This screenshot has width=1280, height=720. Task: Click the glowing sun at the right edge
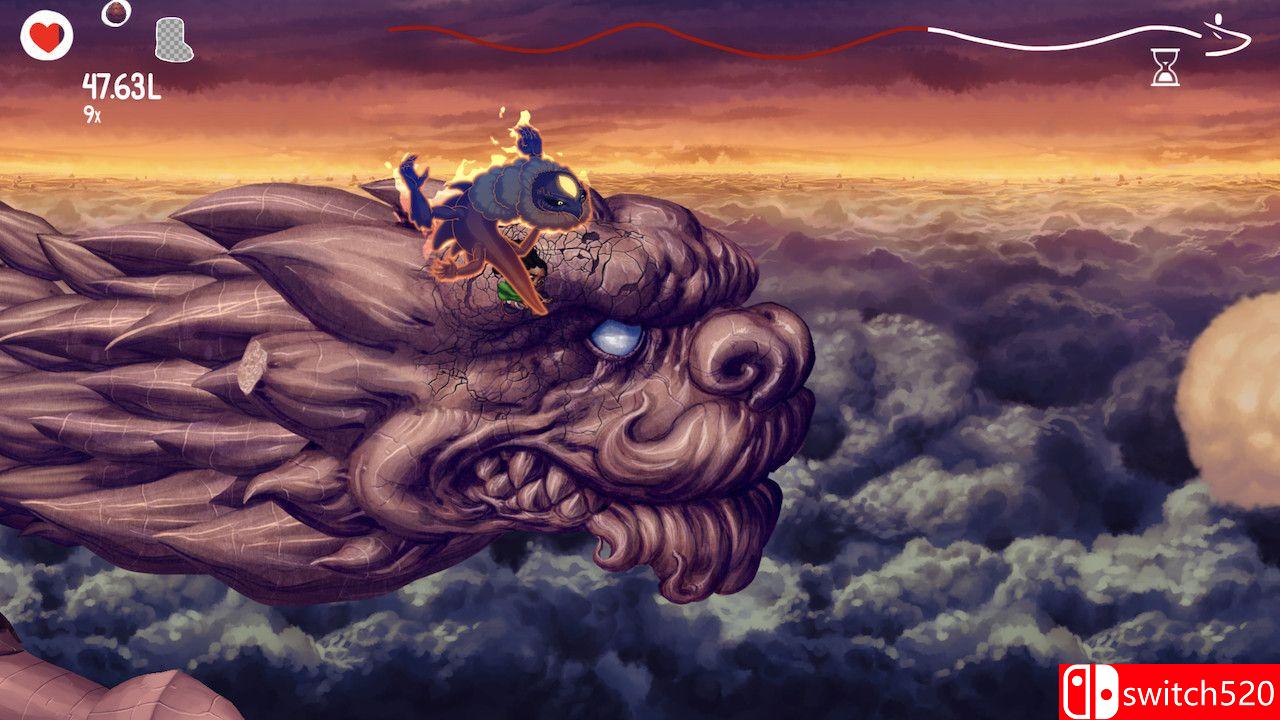click(x=1248, y=395)
